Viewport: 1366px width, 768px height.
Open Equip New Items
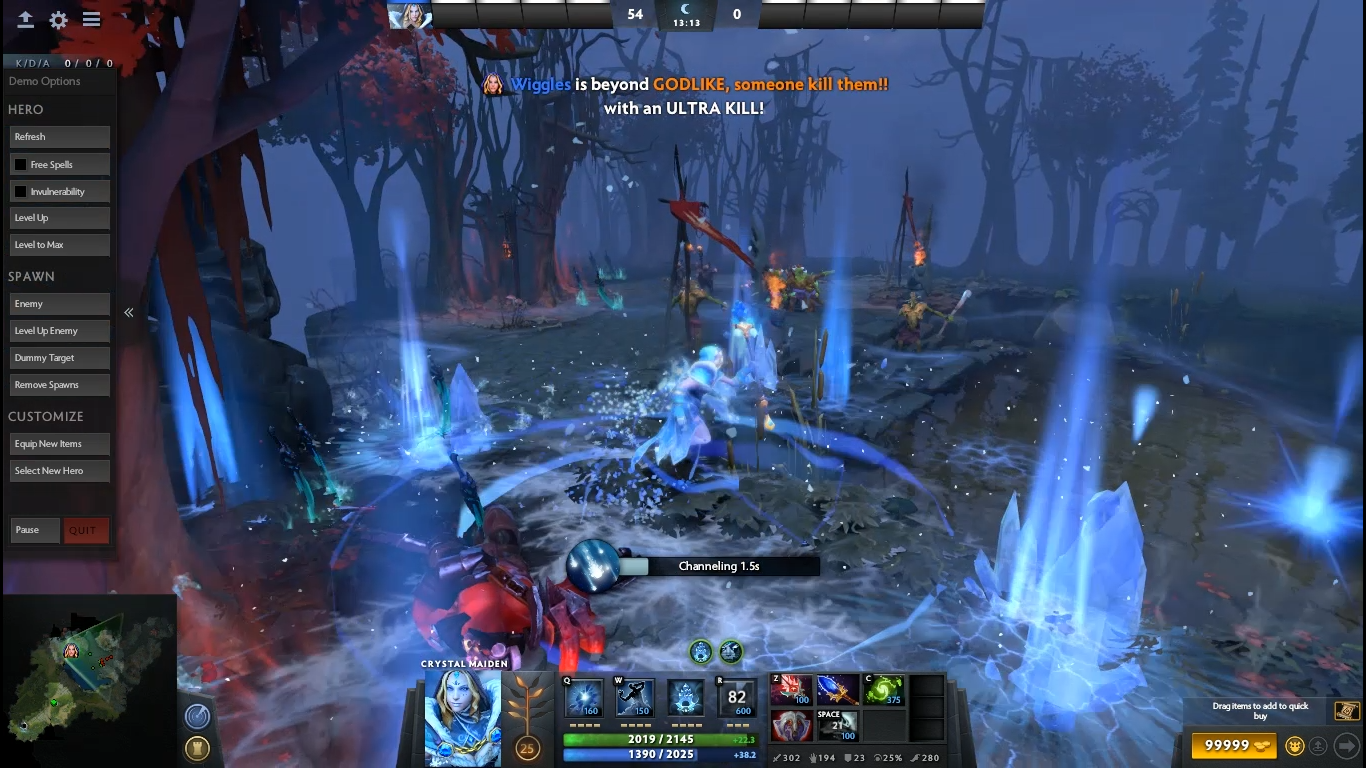[59, 444]
